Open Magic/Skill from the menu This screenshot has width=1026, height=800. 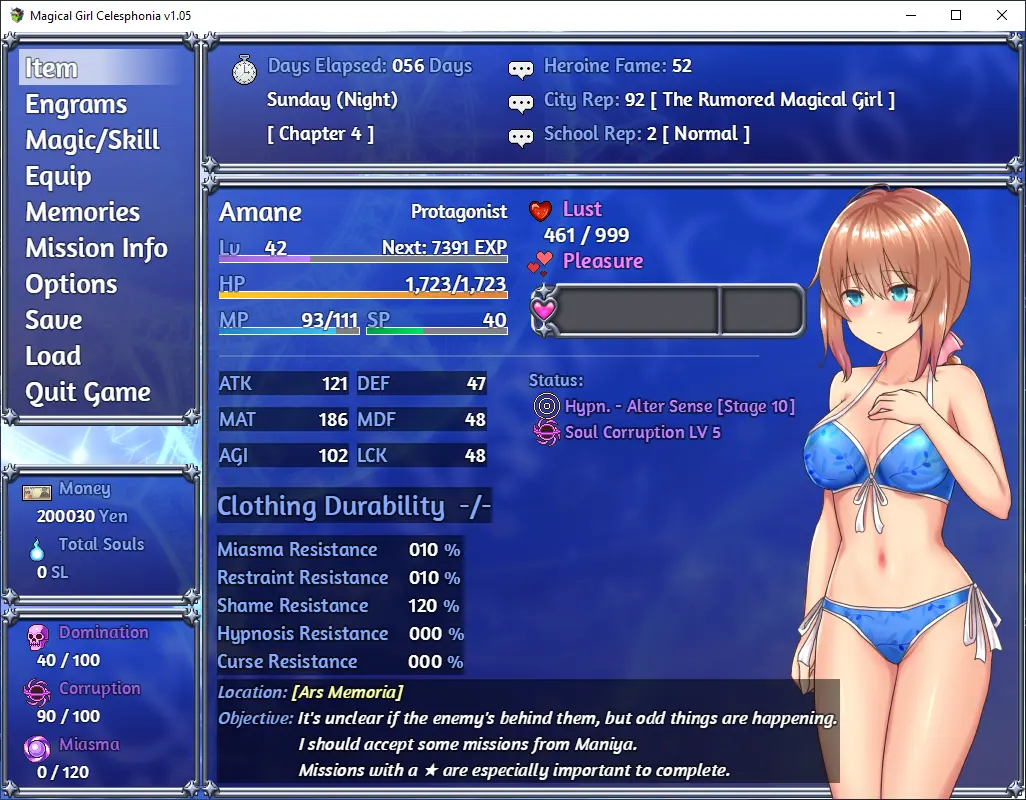coord(92,140)
